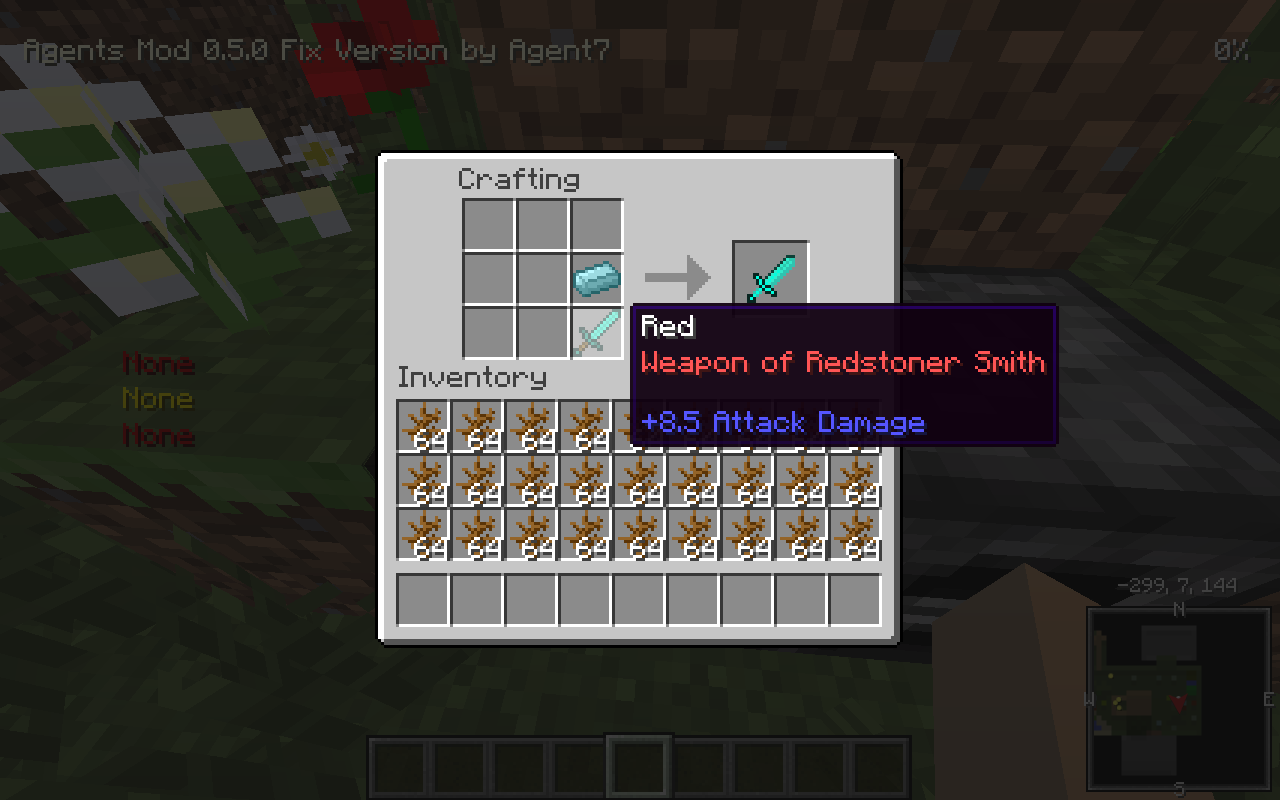
Task: Select the first red None entry on the left
Action: 157,362
